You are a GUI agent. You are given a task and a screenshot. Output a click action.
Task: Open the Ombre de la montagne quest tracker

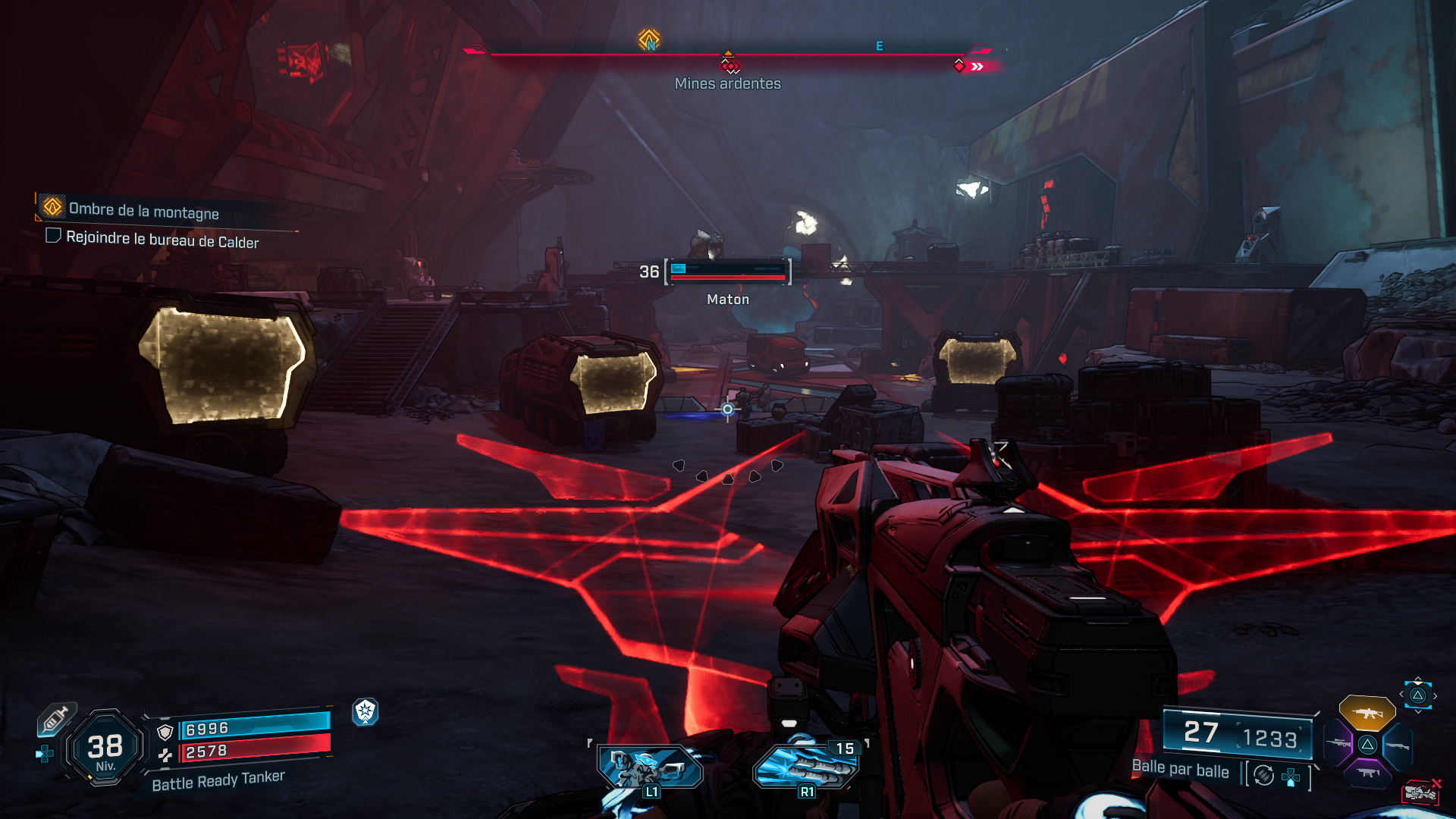(143, 210)
